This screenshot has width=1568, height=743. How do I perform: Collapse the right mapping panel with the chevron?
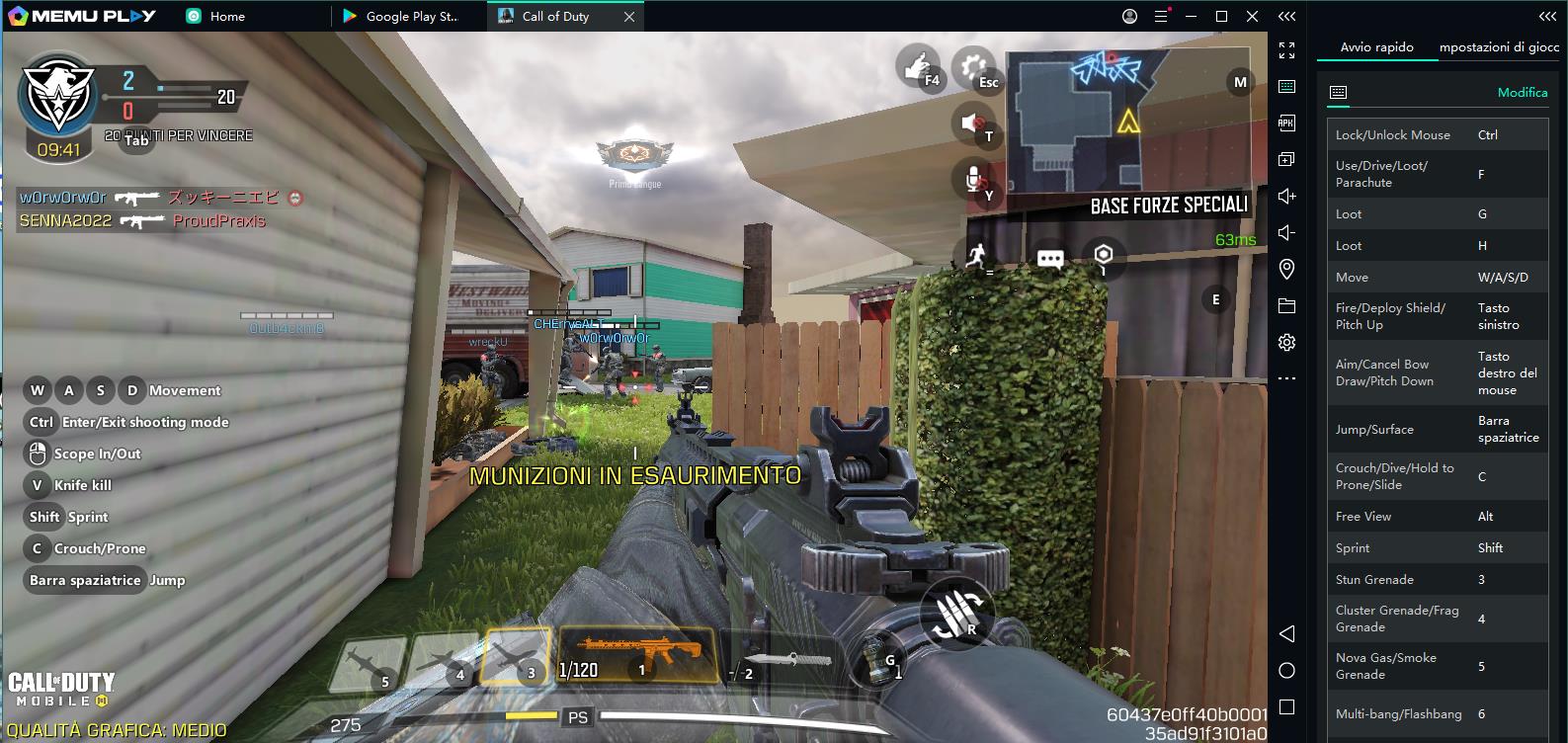(x=1547, y=16)
